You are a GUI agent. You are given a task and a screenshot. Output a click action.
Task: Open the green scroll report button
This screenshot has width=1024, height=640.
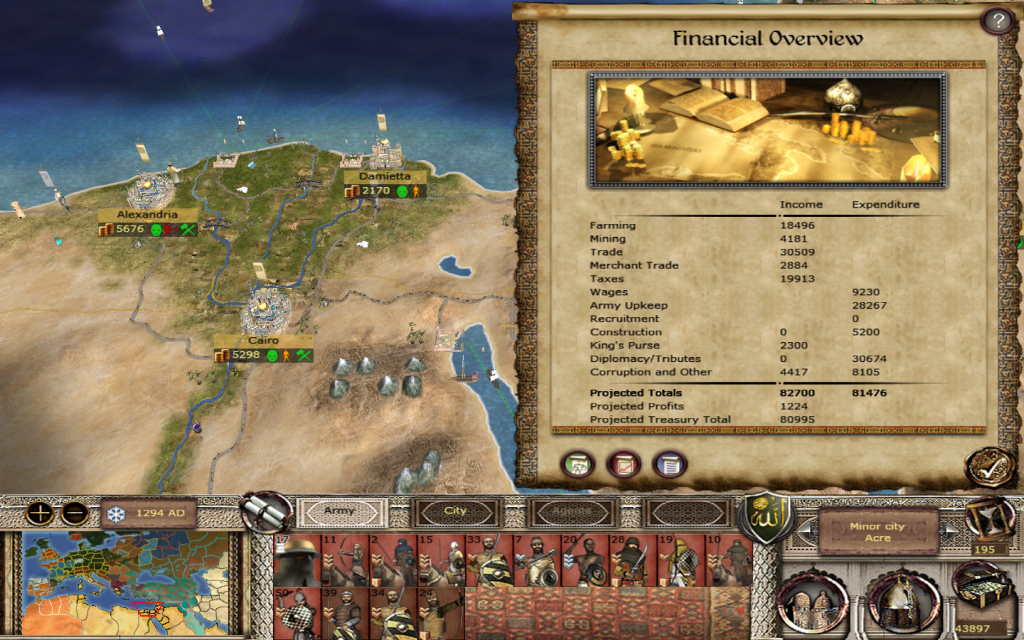point(578,464)
